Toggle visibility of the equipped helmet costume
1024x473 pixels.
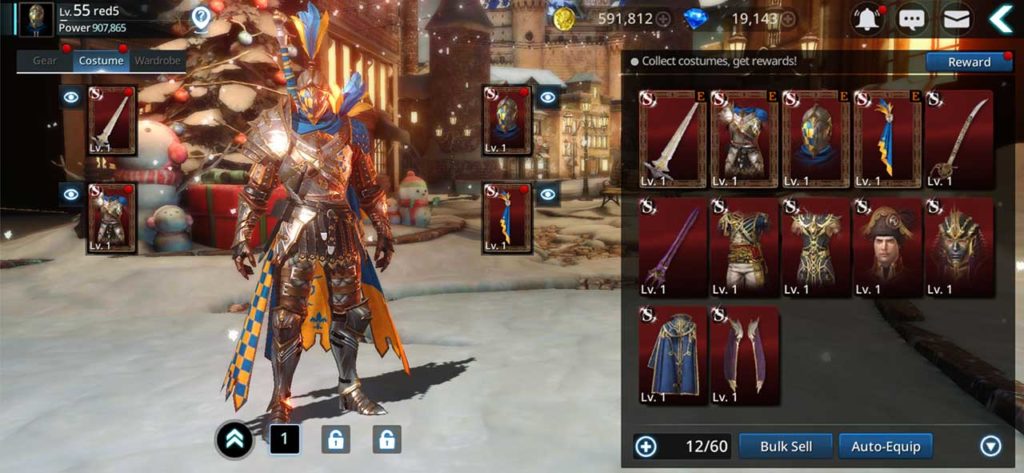pyautogui.click(x=547, y=98)
